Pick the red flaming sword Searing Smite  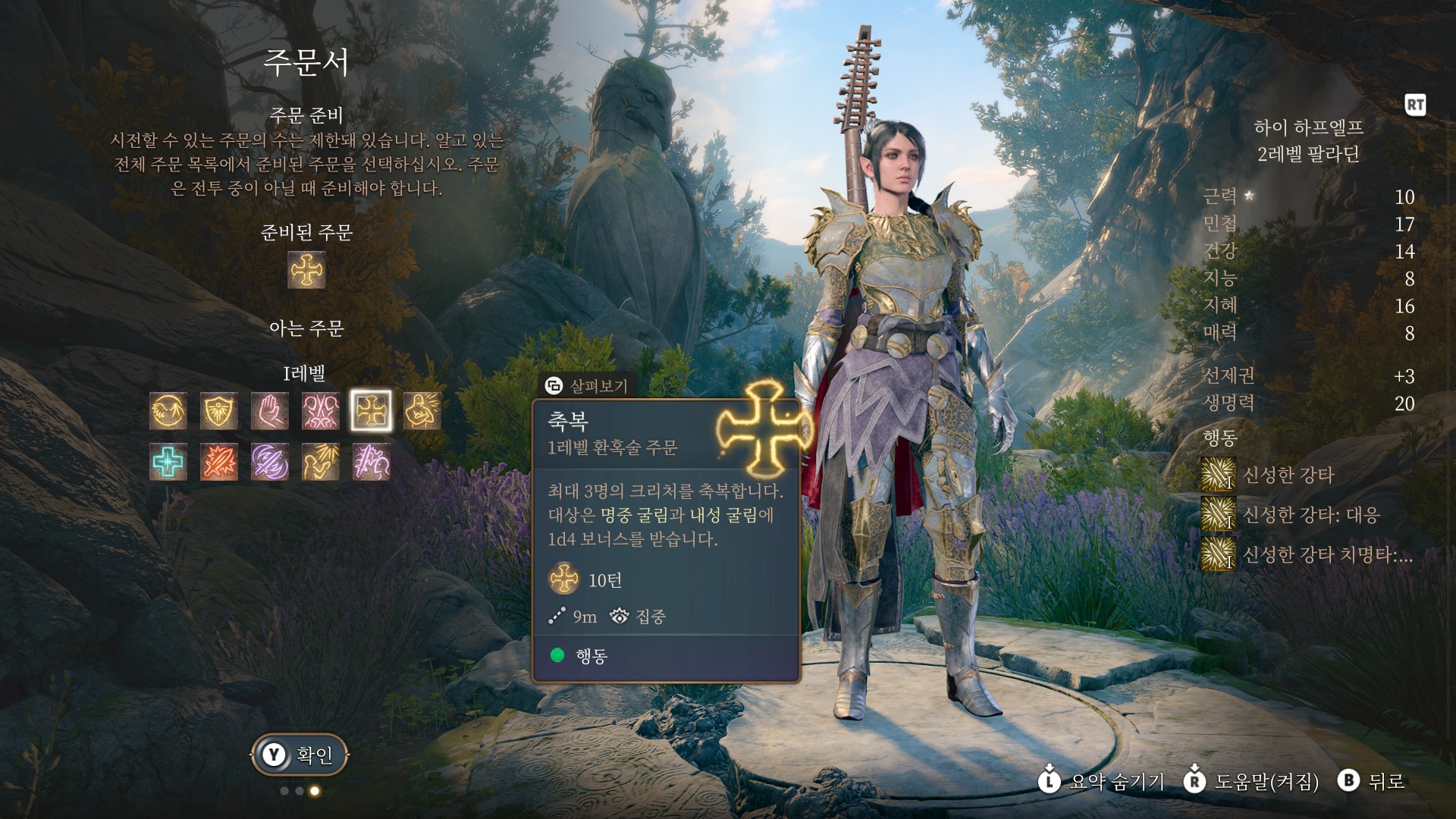(219, 462)
